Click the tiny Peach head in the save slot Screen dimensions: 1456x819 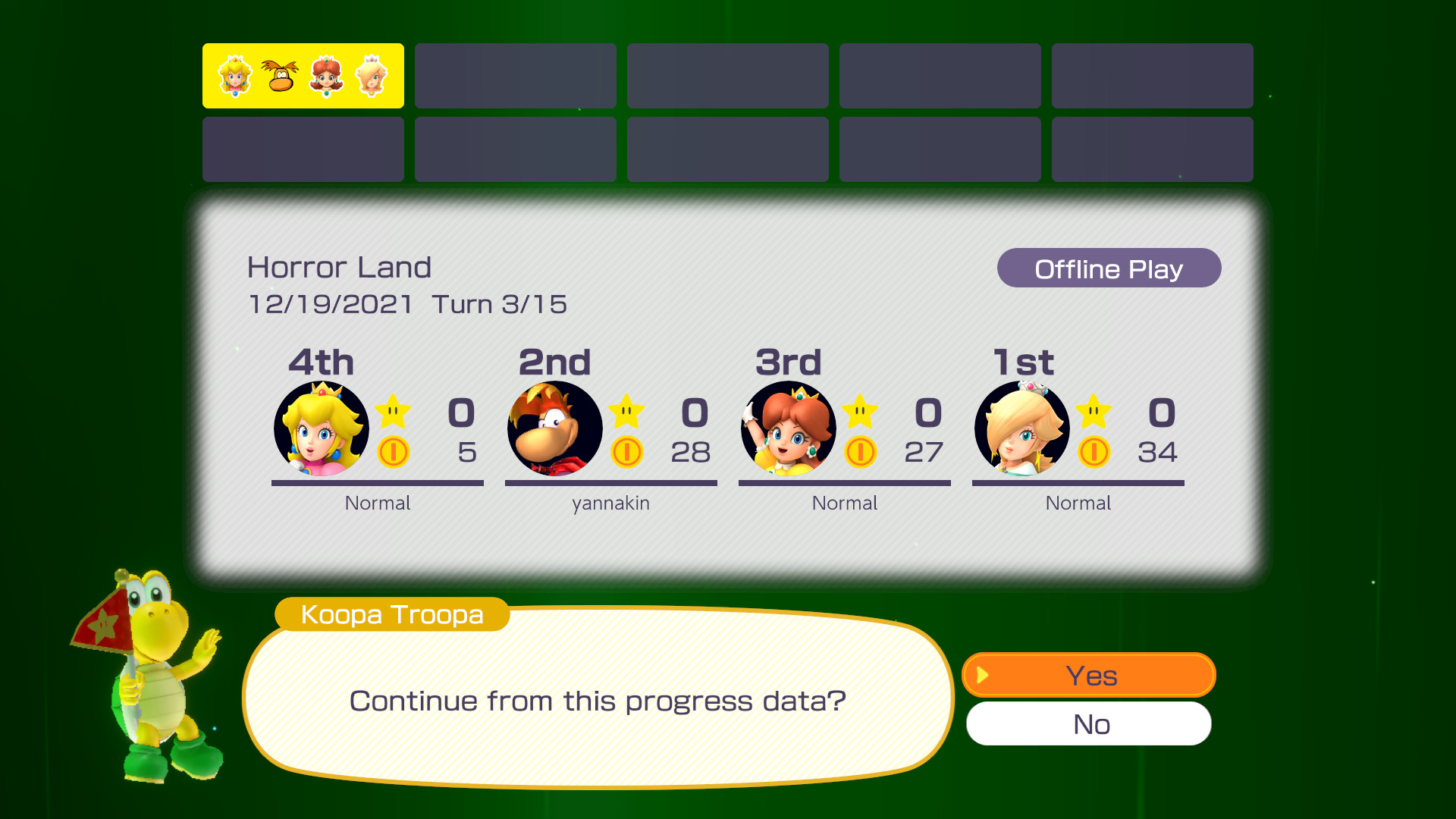click(x=235, y=76)
